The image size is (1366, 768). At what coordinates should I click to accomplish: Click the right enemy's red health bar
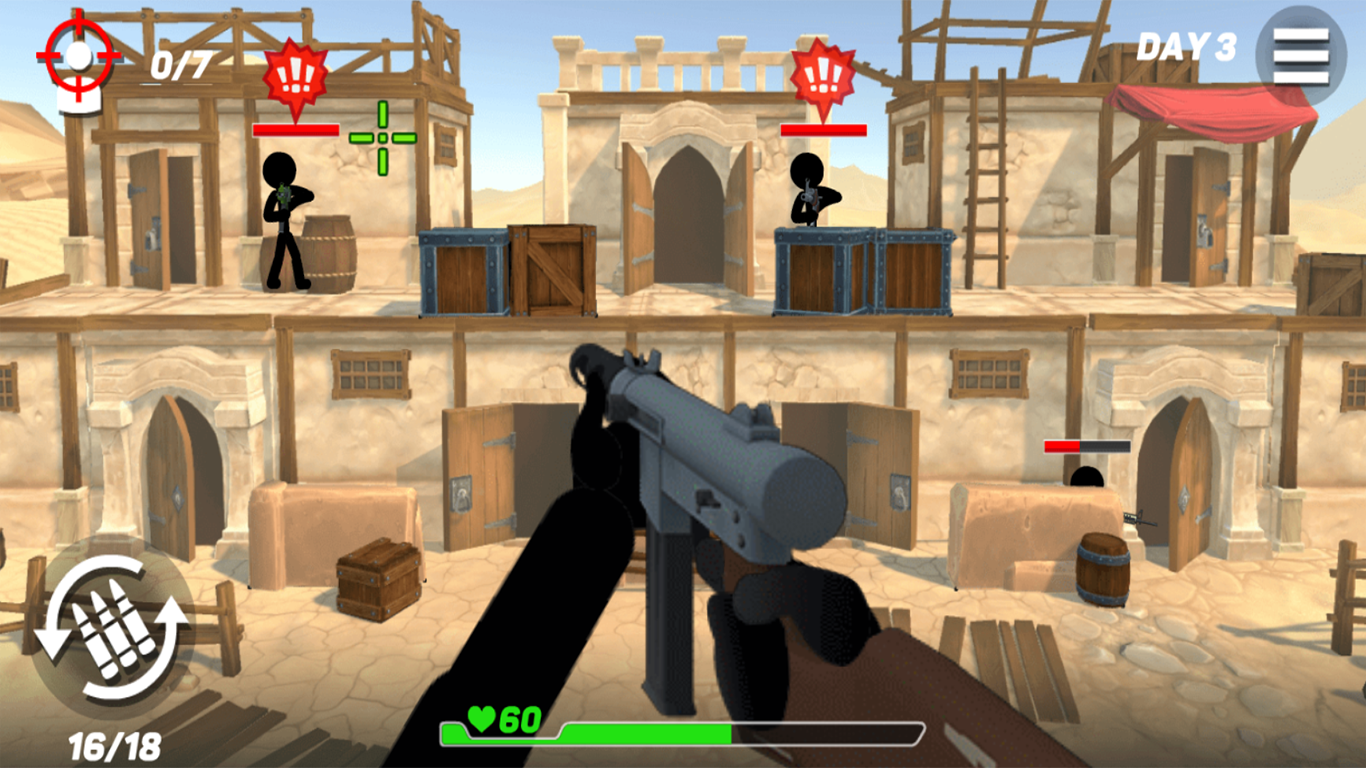point(822,128)
